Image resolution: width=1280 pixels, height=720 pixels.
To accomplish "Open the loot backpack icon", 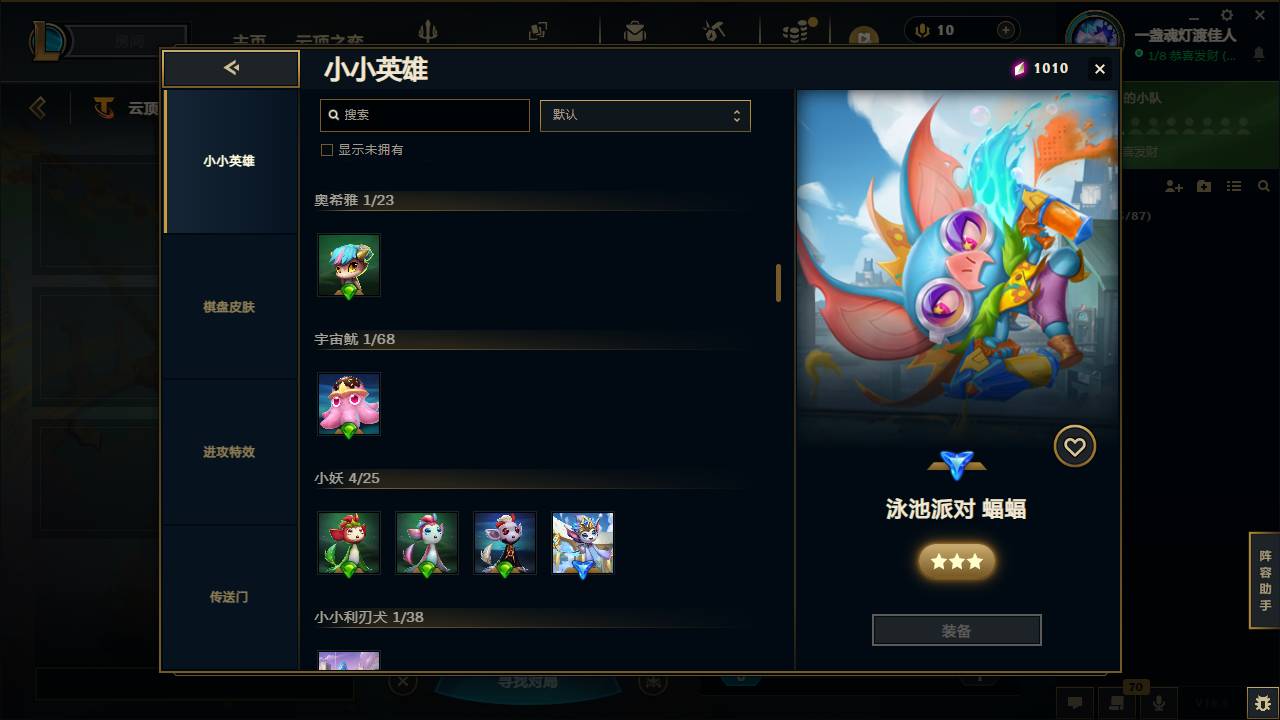I will click(x=635, y=30).
